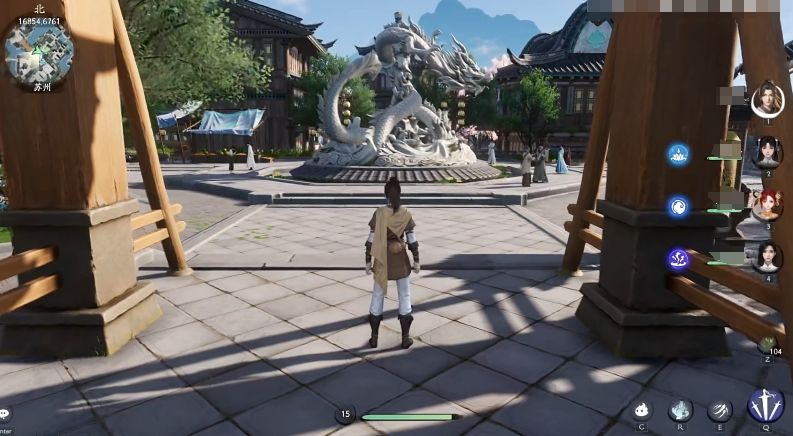Open the chat bubble icon
This screenshot has width=793, height=436.
click(x=5, y=413)
